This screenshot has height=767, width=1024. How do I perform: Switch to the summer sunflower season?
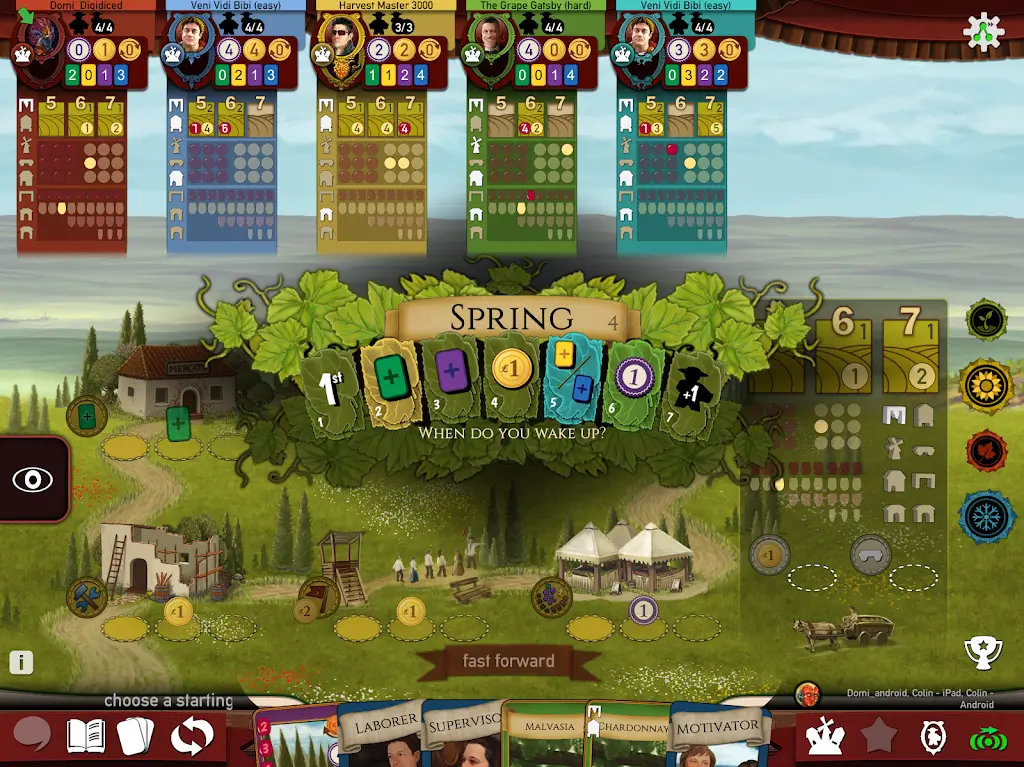987,385
